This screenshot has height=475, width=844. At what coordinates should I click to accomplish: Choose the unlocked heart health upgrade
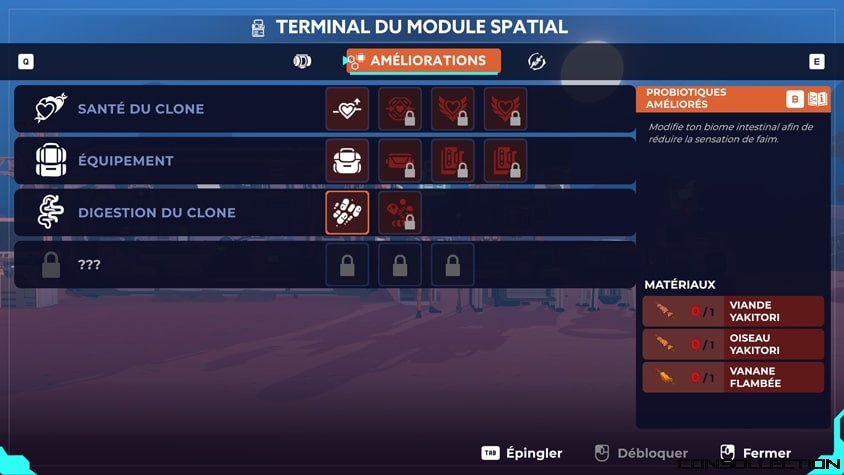point(347,109)
